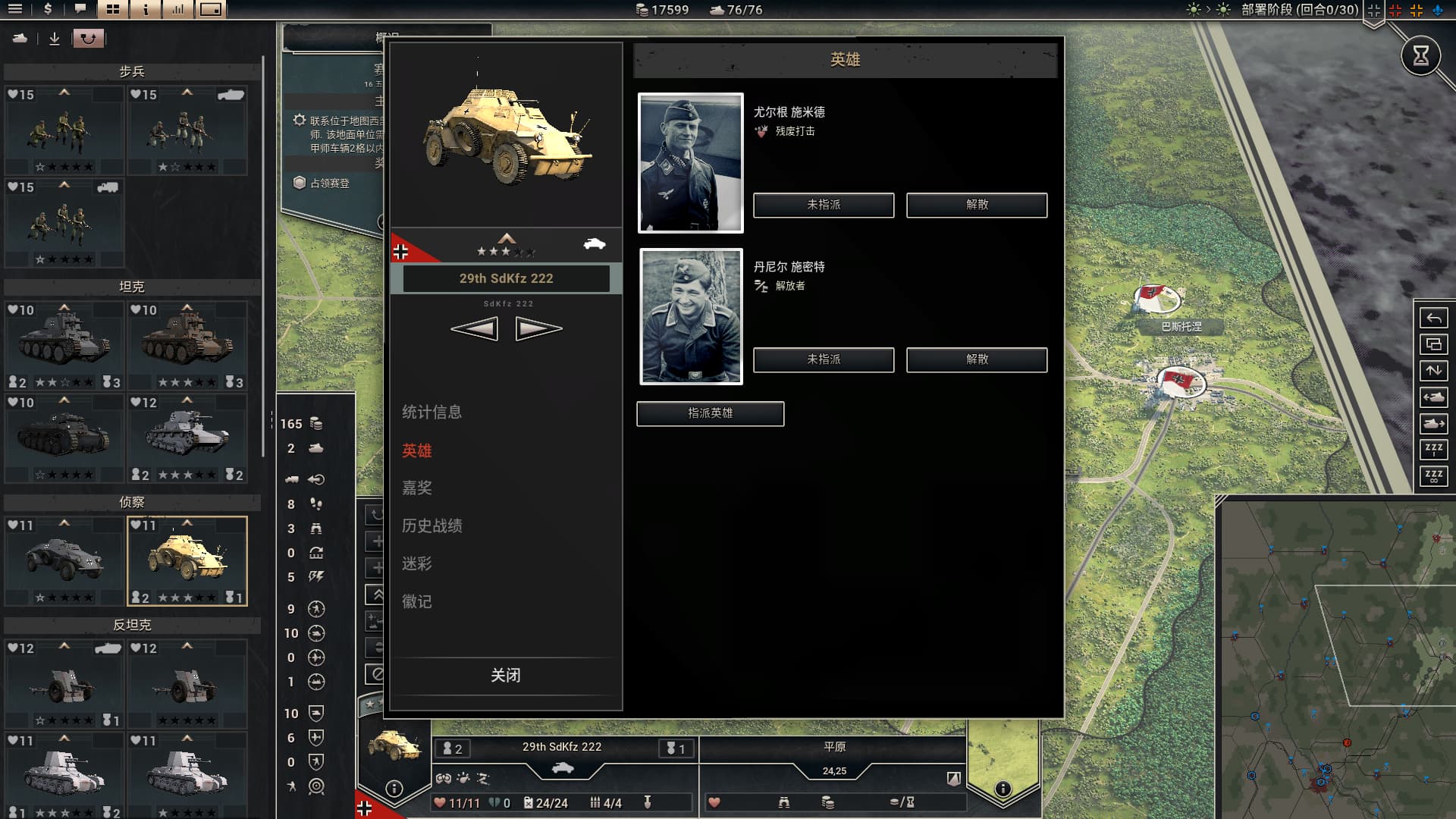Image resolution: width=1456 pixels, height=819 pixels.
Task: Open the info toolbar button
Action: (x=146, y=10)
